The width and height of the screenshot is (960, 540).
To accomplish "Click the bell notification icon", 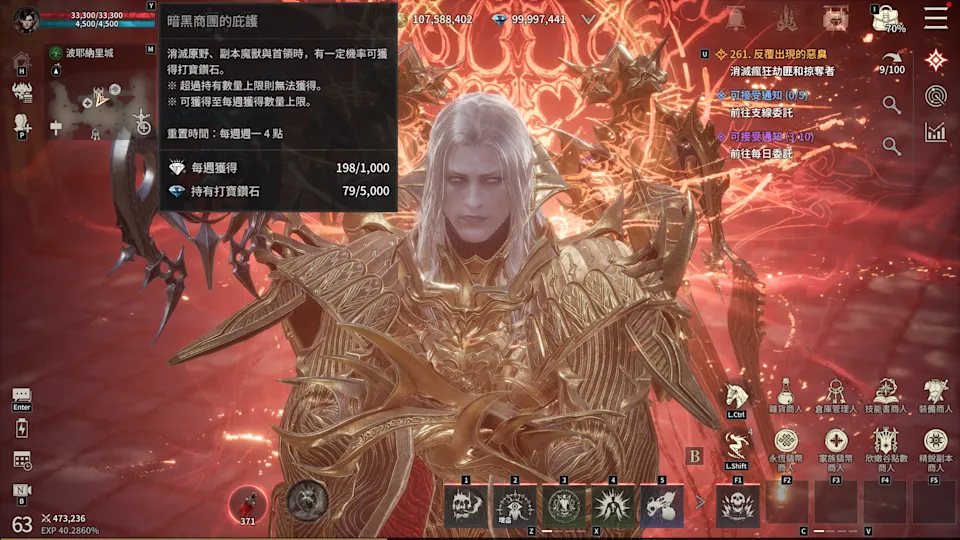I will click(736, 18).
